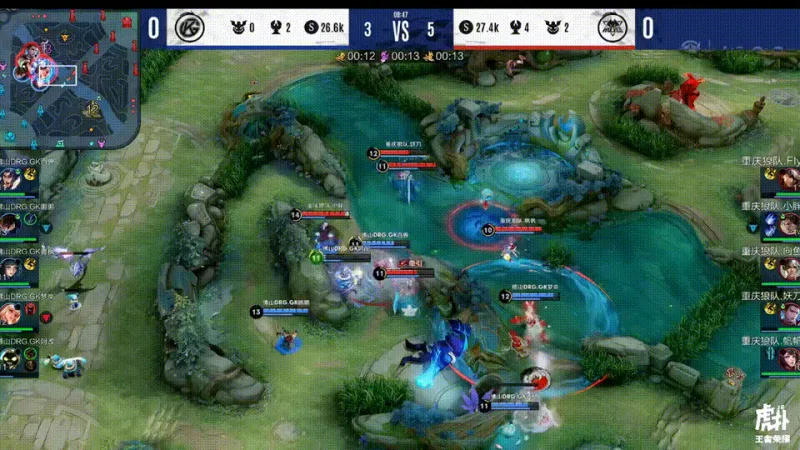The width and height of the screenshot is (800, 450).
Task: Choose 重庆狼队.小胖's hero portrait
Action: click(789, 224)
